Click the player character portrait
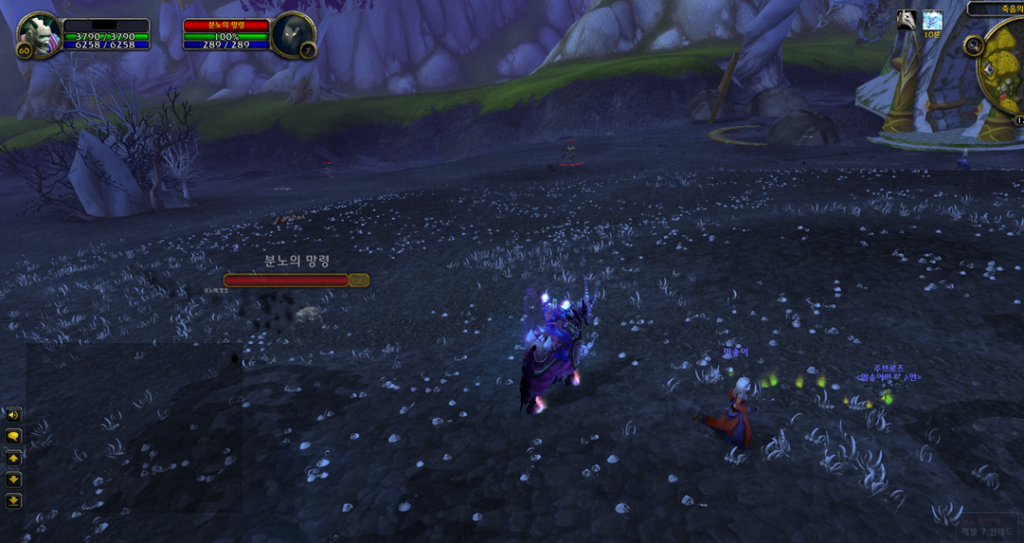This screenshot has width=1024, height=543. point(39,36)
